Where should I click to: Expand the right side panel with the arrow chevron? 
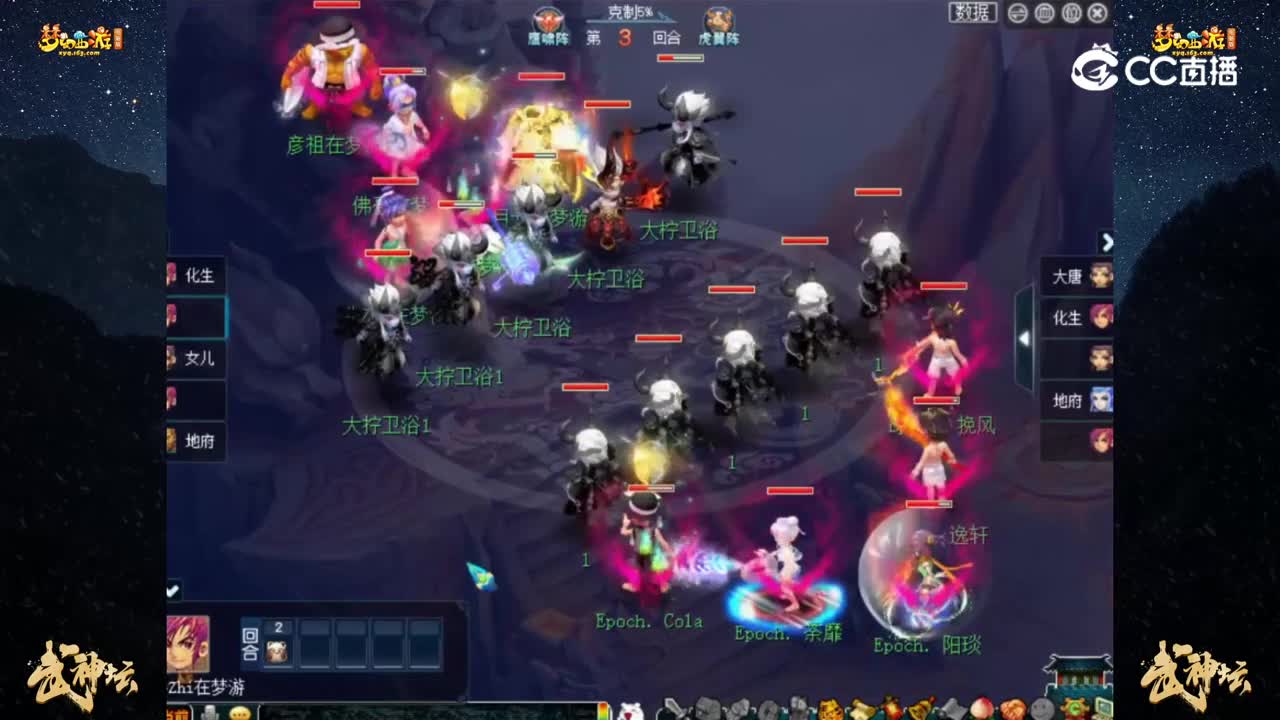1106,243
